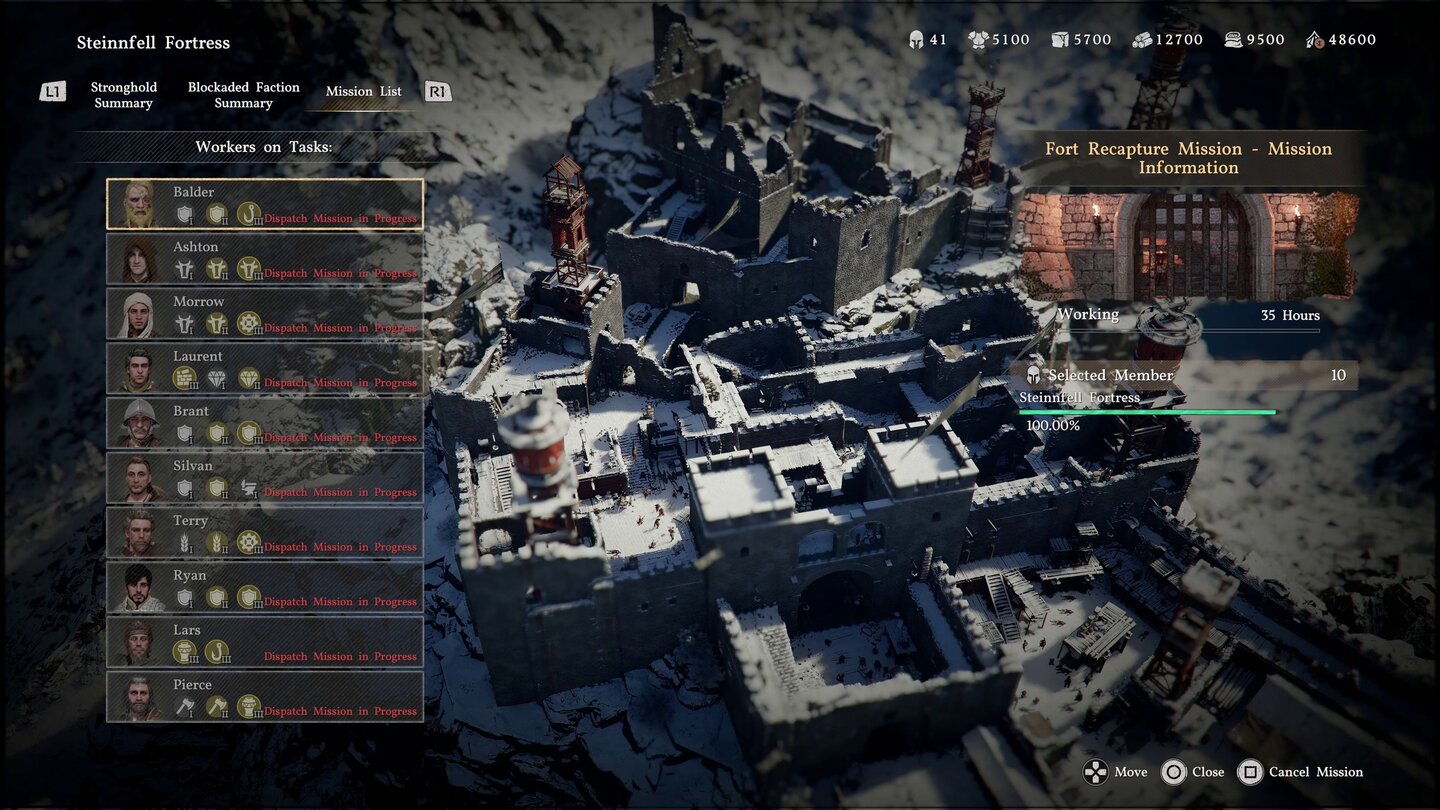Cancel the current dispatch mission
The width and height of the screenshot is (1440, 810).
click(x=1300, y=772)
